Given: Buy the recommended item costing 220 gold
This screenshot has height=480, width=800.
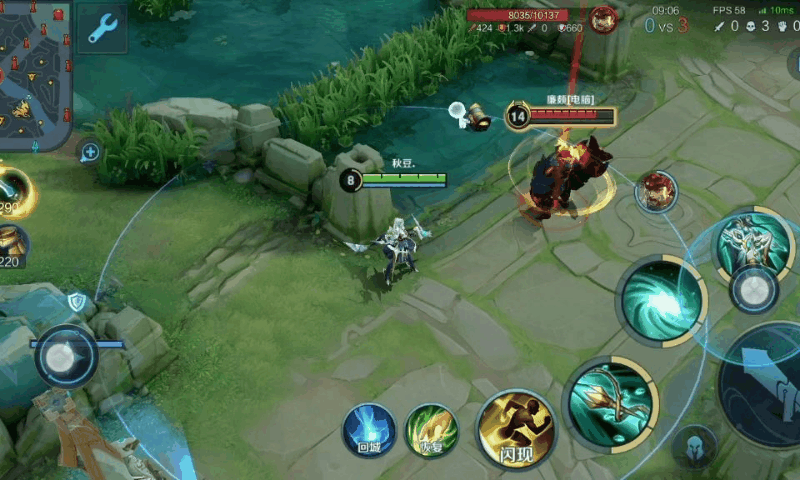Looking at the screenshot, I should pyautogui.click(x=12, y=246).
